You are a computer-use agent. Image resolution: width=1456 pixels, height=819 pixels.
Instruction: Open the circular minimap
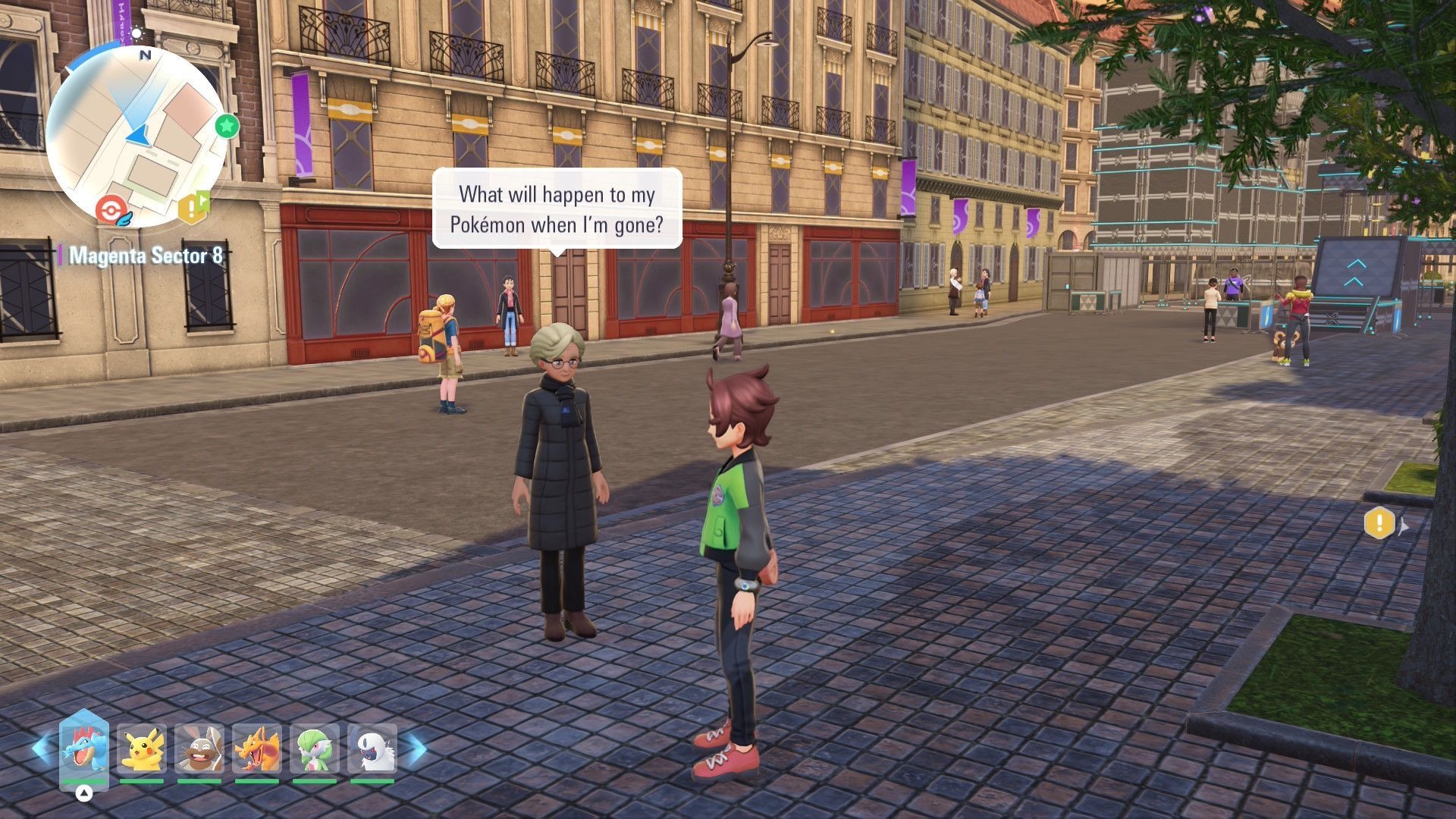point(137,136)
